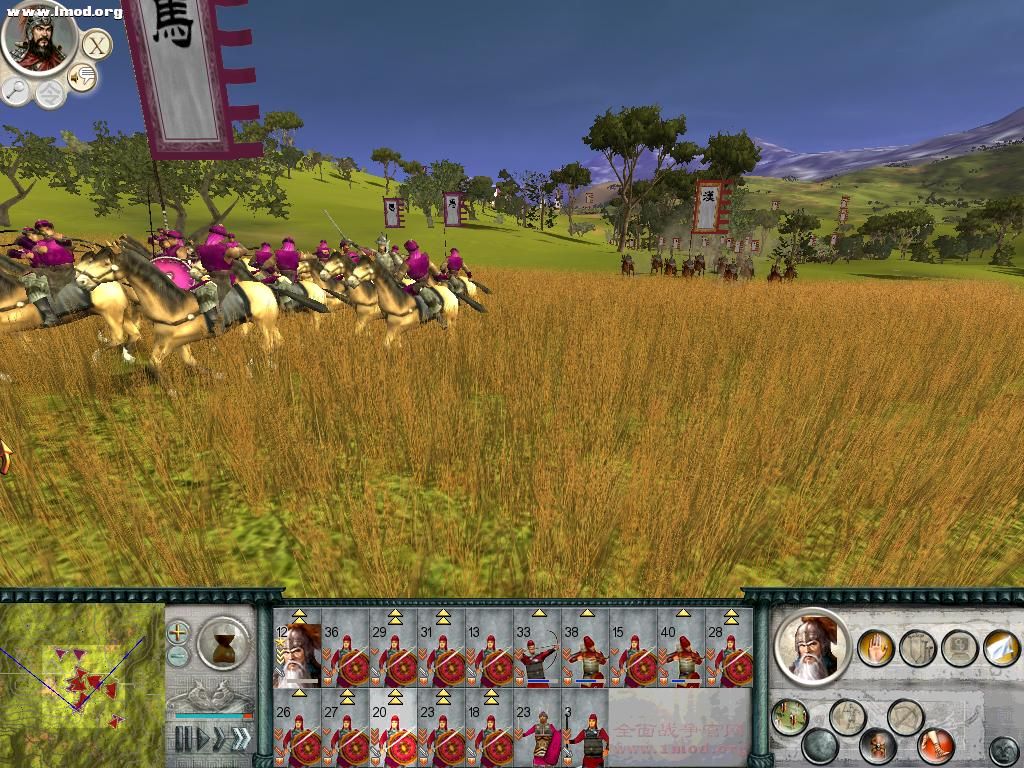Activate the halt raised-hand command
Viewport: 1024px width, 768px height.
pos(876,648)
